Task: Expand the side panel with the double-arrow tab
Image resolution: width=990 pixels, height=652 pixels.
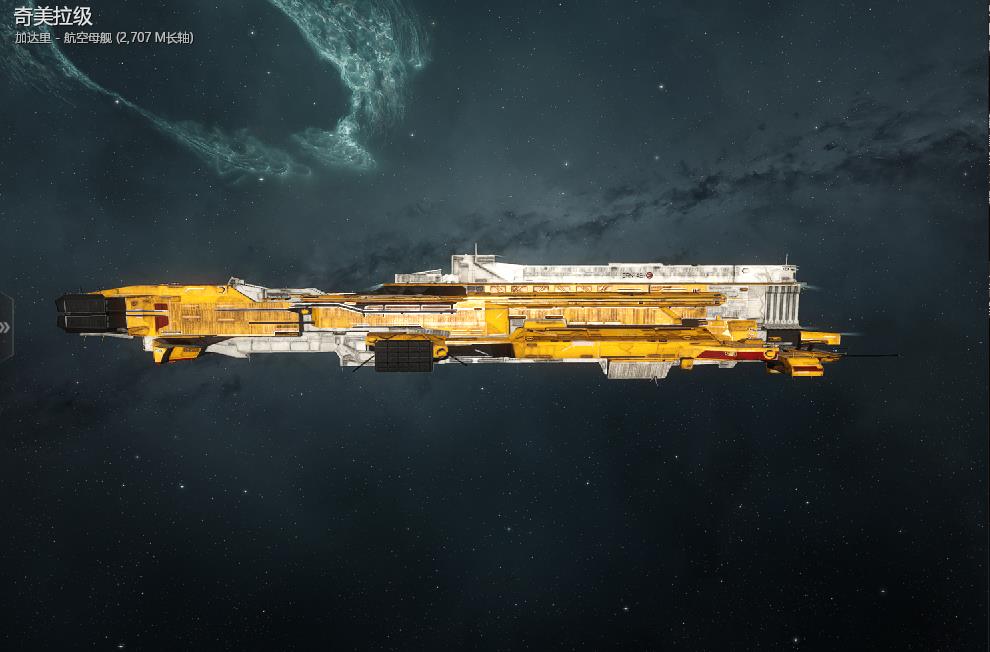Action: (5, 327)
